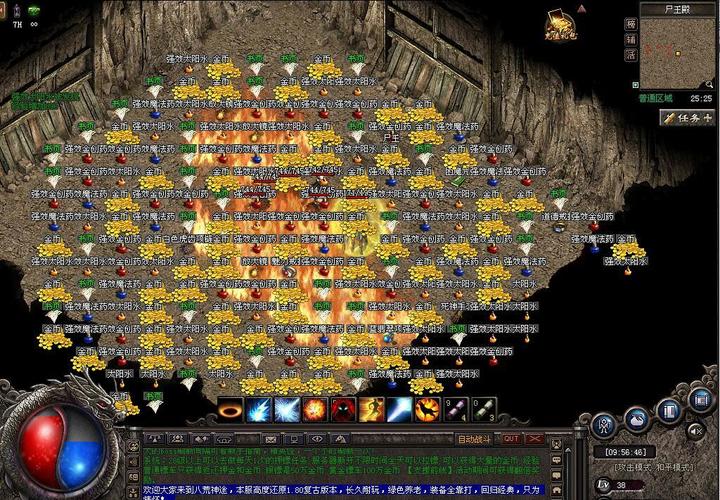The image size is (720, 500).
Task: Click the green buff icon at top left
Action: tap(32, 9)
